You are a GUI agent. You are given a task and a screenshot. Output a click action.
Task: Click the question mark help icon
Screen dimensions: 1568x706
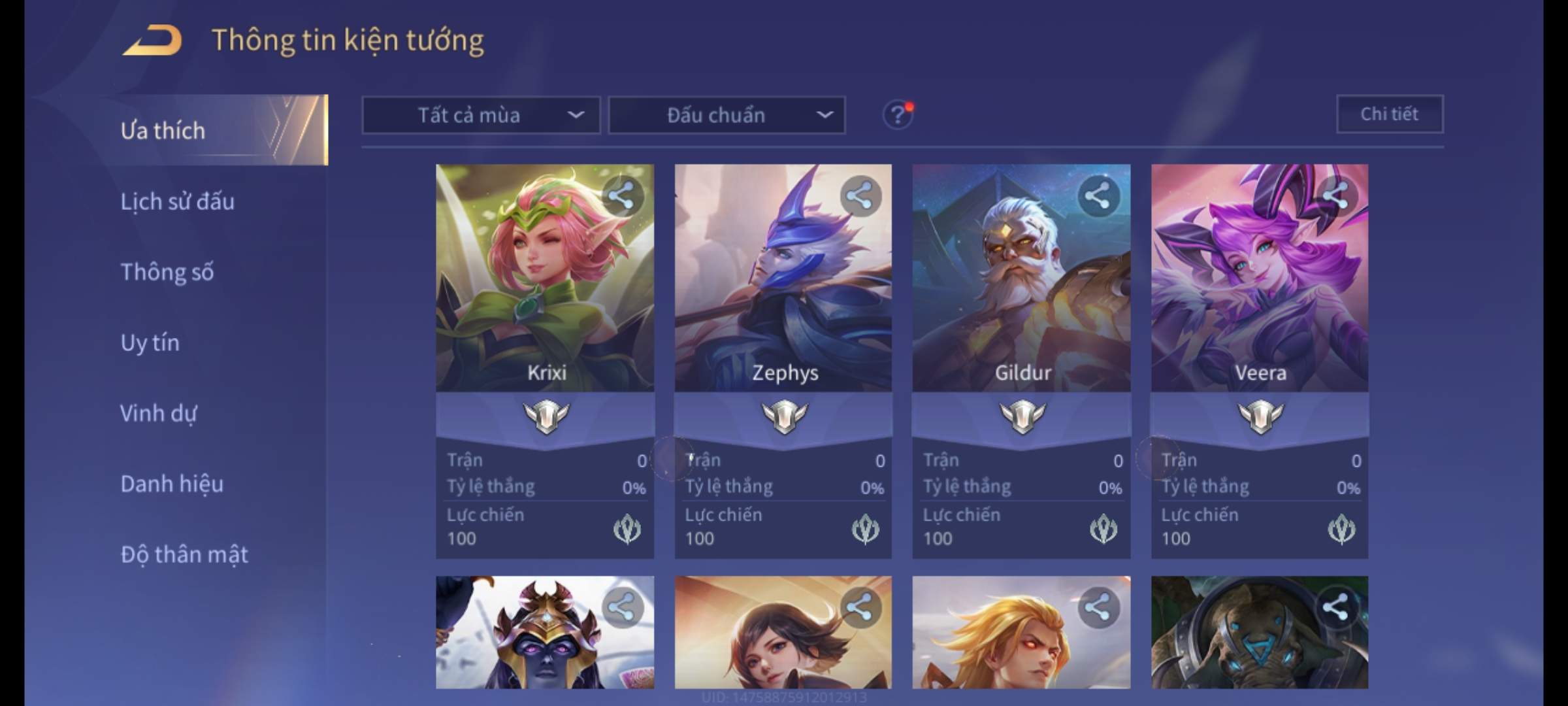(x=898, y=115)
